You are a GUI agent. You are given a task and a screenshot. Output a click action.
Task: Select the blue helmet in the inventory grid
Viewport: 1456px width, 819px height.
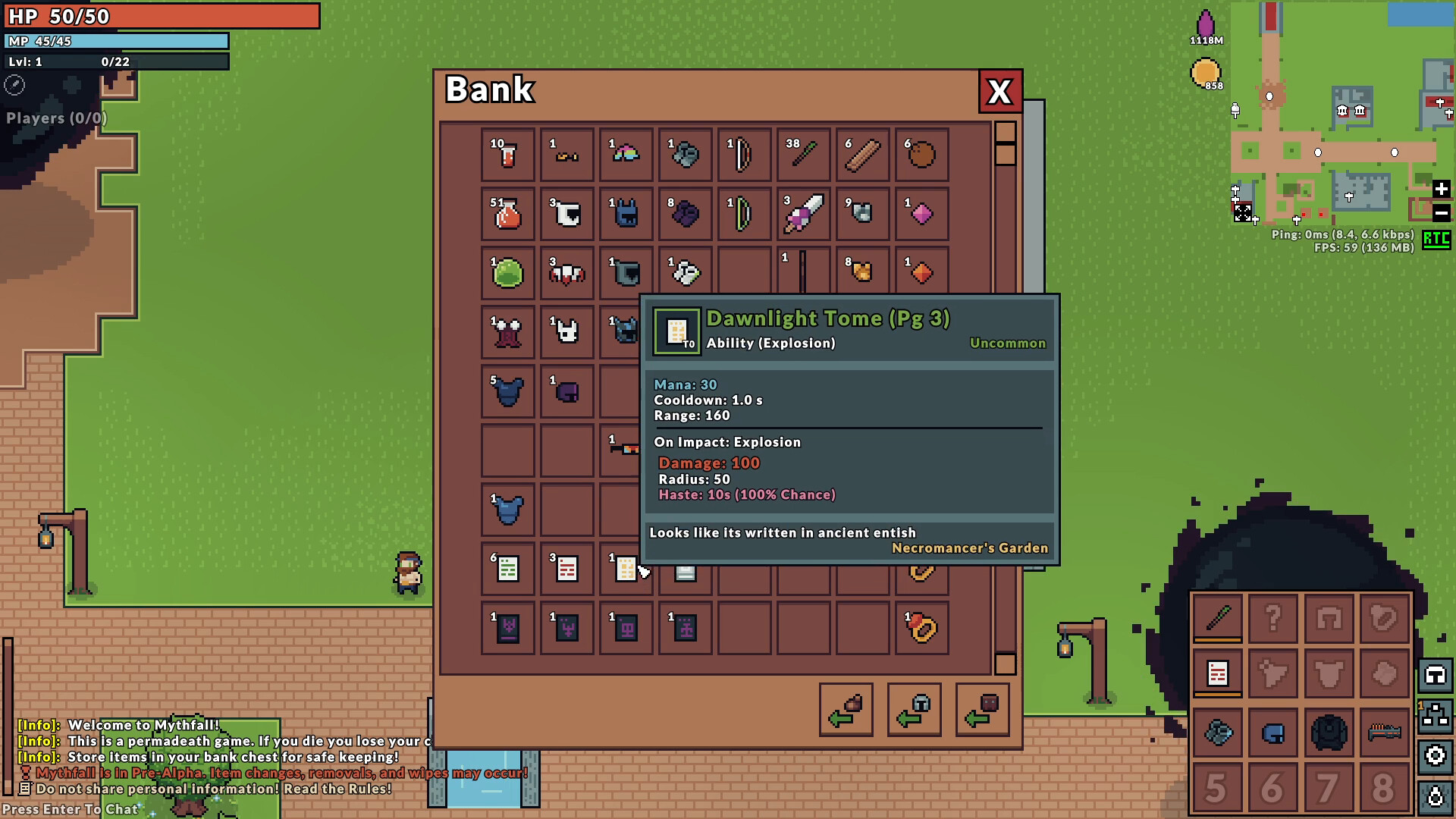click(x=1273, y=733)
